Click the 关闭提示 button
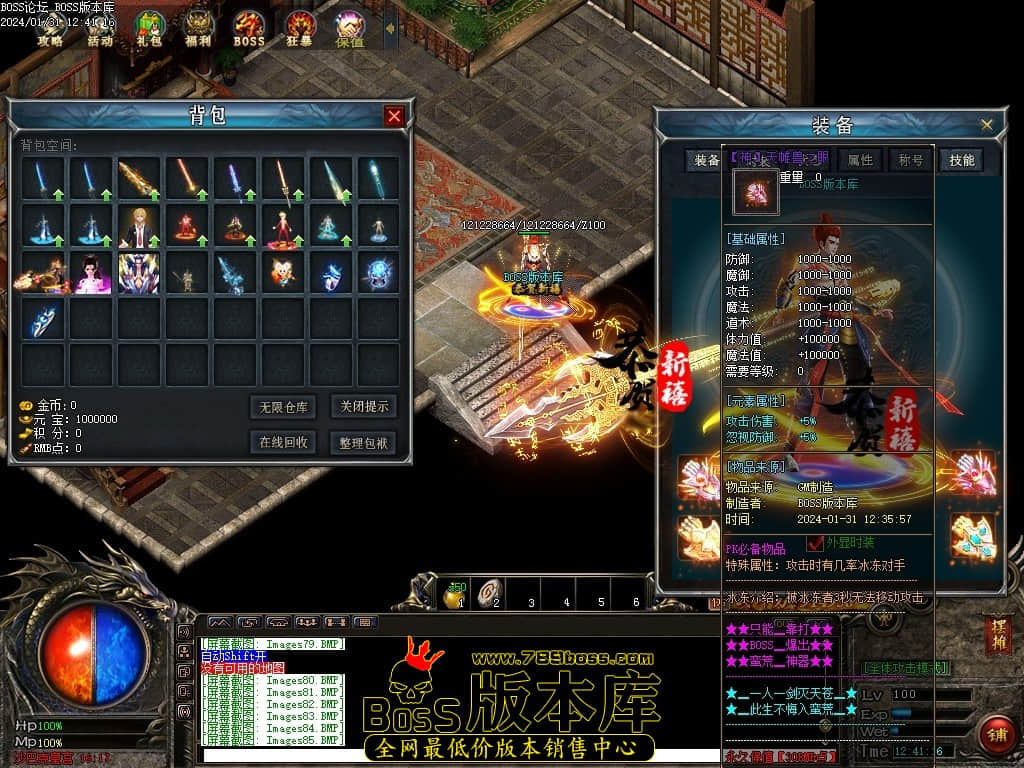 click(362, 407)
